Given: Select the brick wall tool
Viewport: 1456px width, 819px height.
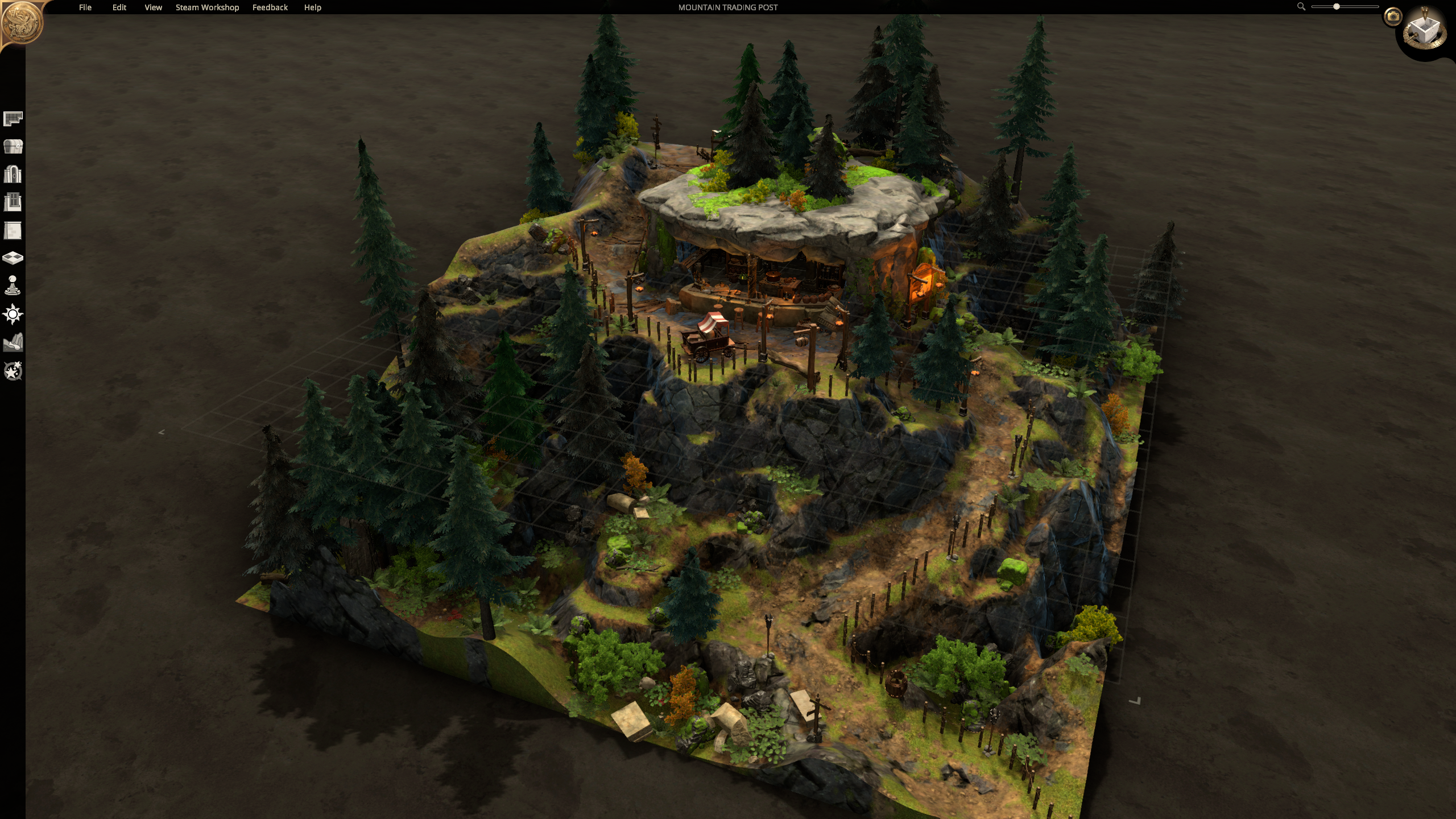Looking at the screenshot, I should (13, 230).
